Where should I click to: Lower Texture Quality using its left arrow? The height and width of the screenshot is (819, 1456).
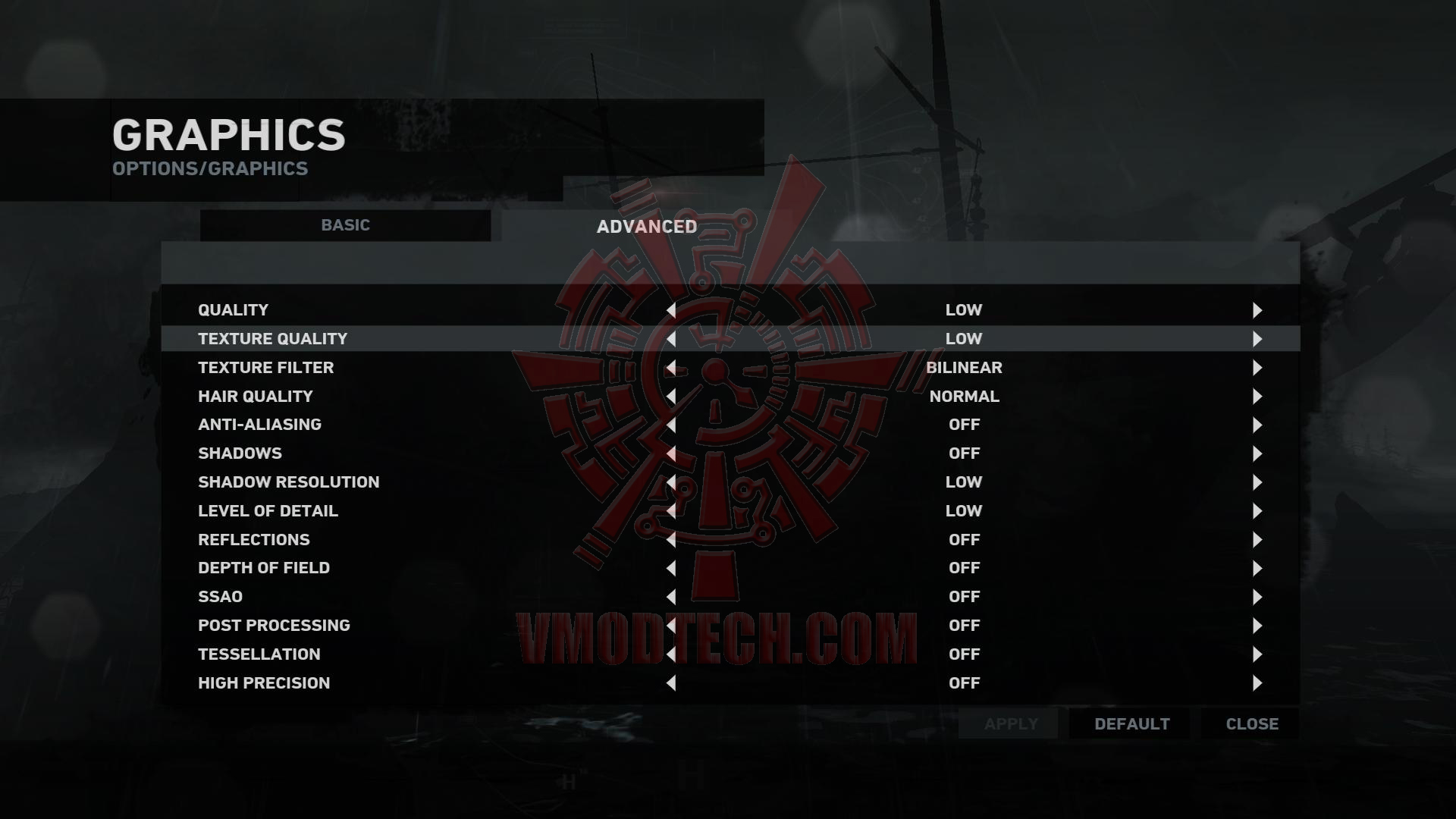[671, 339]
